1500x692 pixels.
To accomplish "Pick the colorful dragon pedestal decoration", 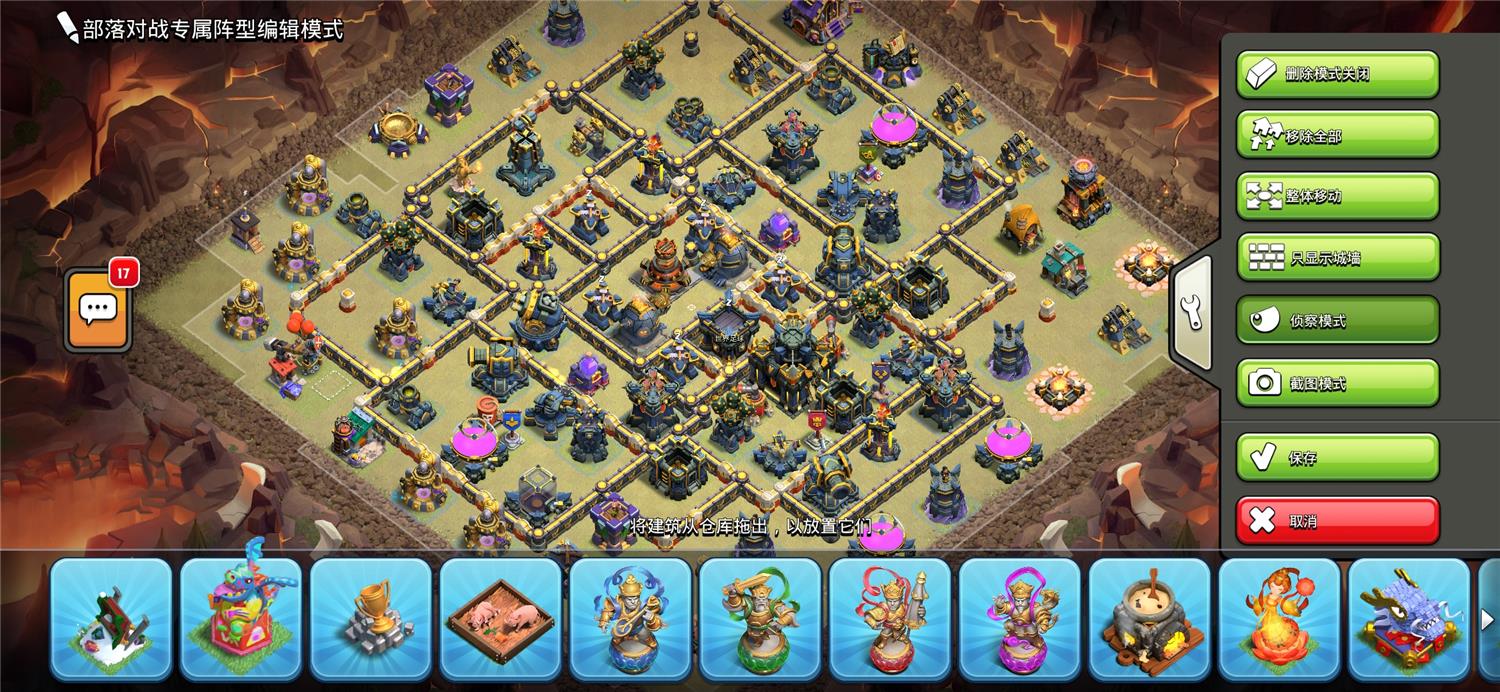I will pos(241,617).
